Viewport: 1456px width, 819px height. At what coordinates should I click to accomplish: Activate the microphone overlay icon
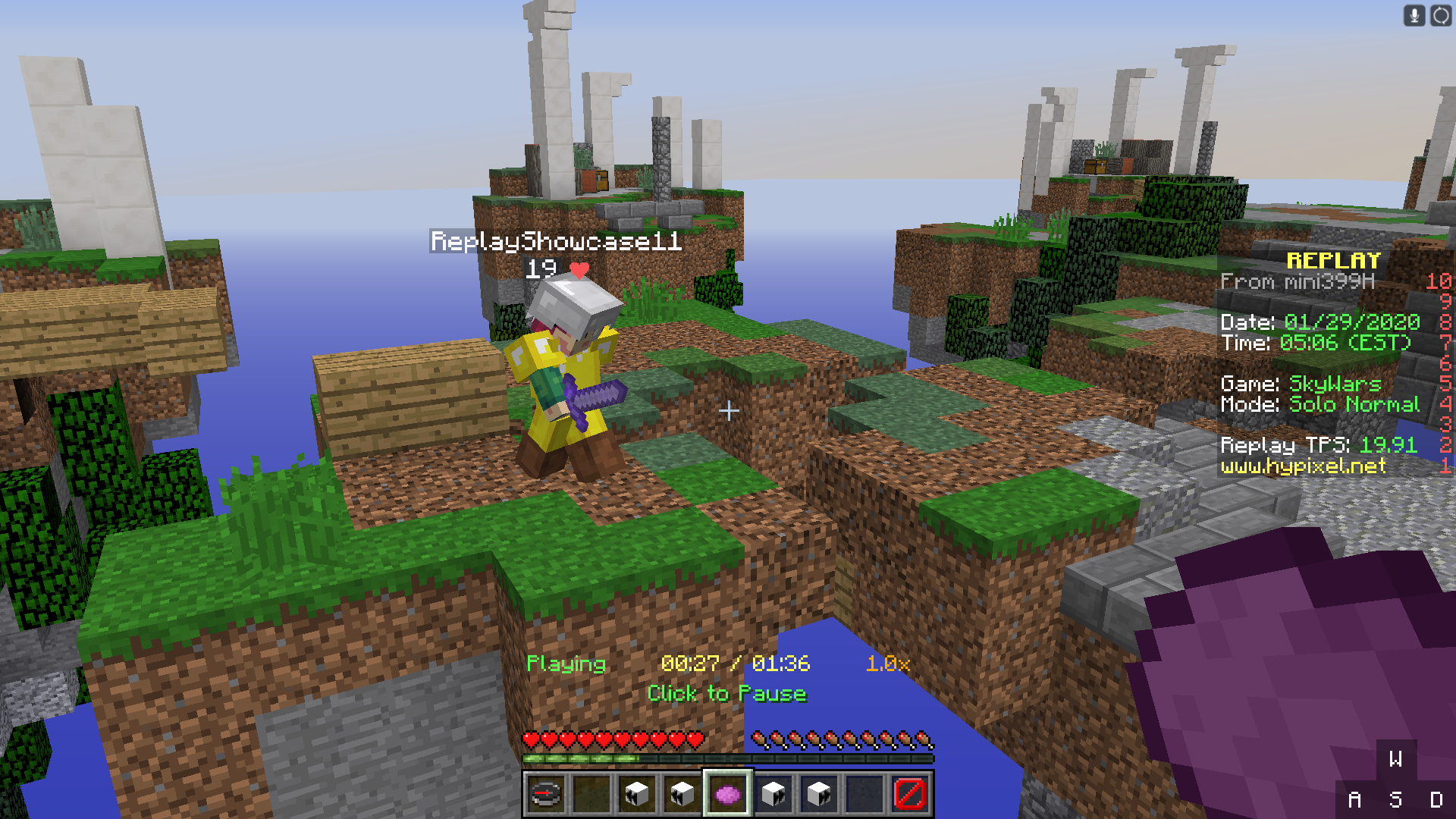[x=1414, y=15]
